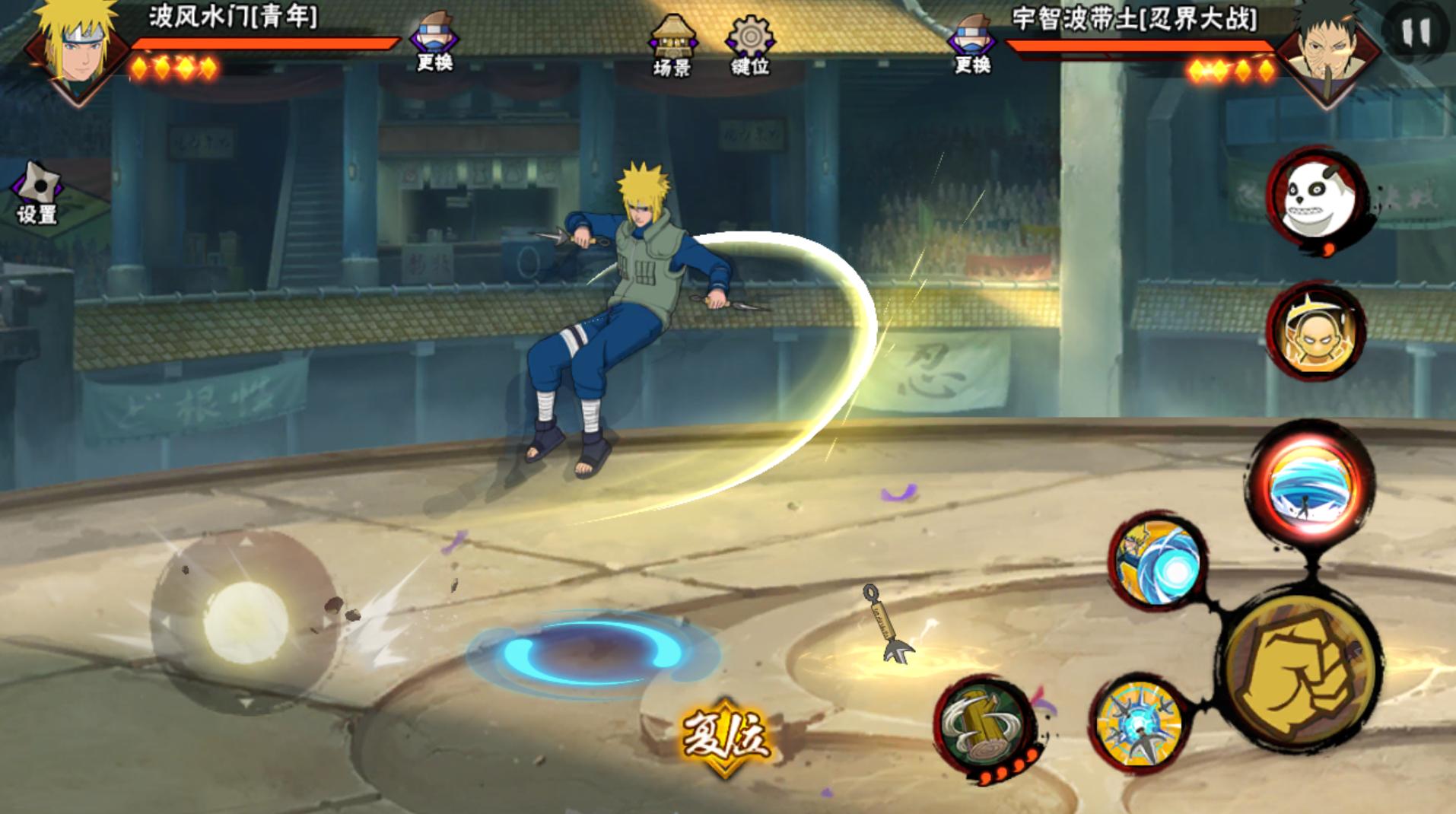Viewport: 1456px width, 814px height.
Task: Trigger the red-ringed ultimate skill
Action: [x=1309, y=486]
